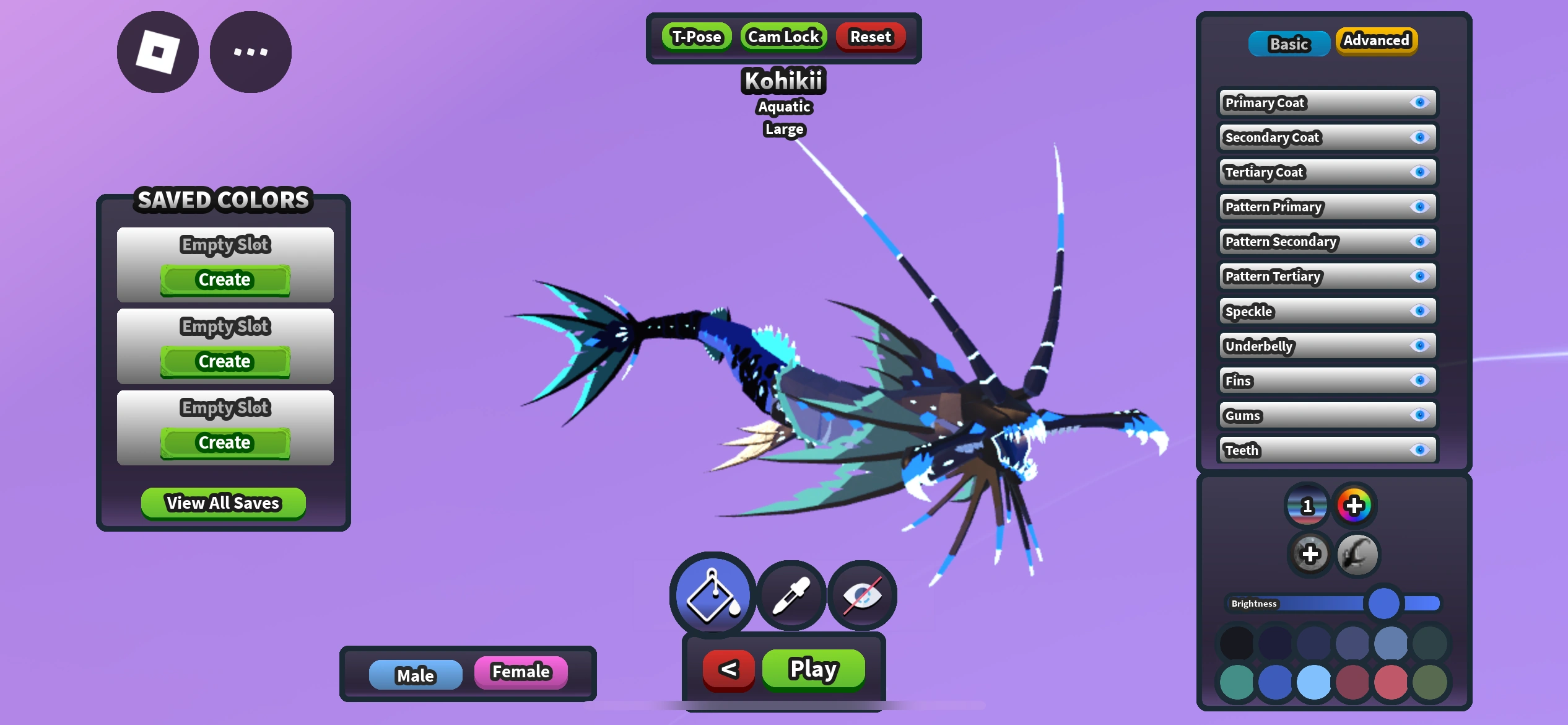Image resolution: width=1568 pixels, height=725 pixels.
Task: Open the Speckle region options
Action: [1294, 311]
